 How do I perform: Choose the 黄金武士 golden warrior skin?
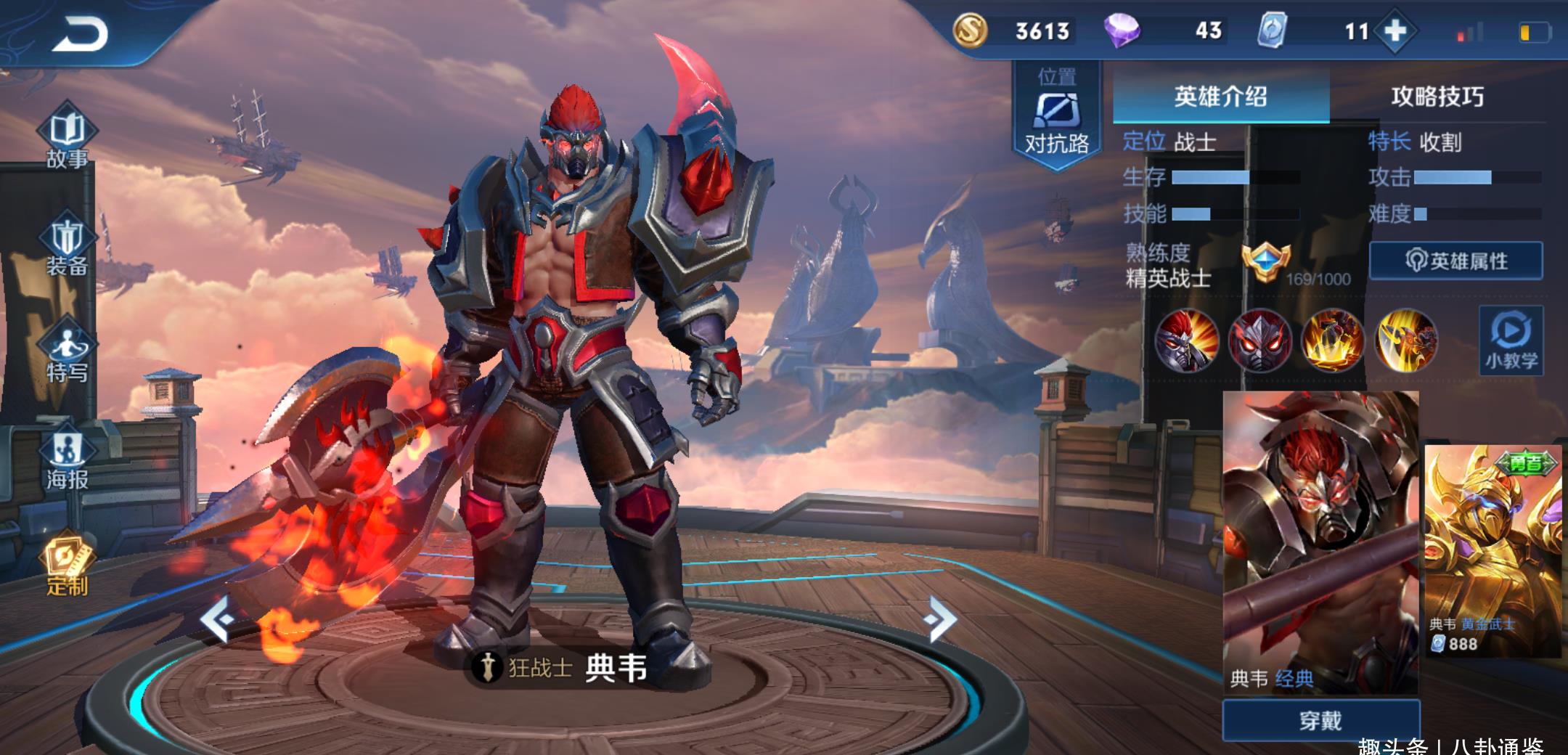pyautogui.click(x=1493, y=552)
